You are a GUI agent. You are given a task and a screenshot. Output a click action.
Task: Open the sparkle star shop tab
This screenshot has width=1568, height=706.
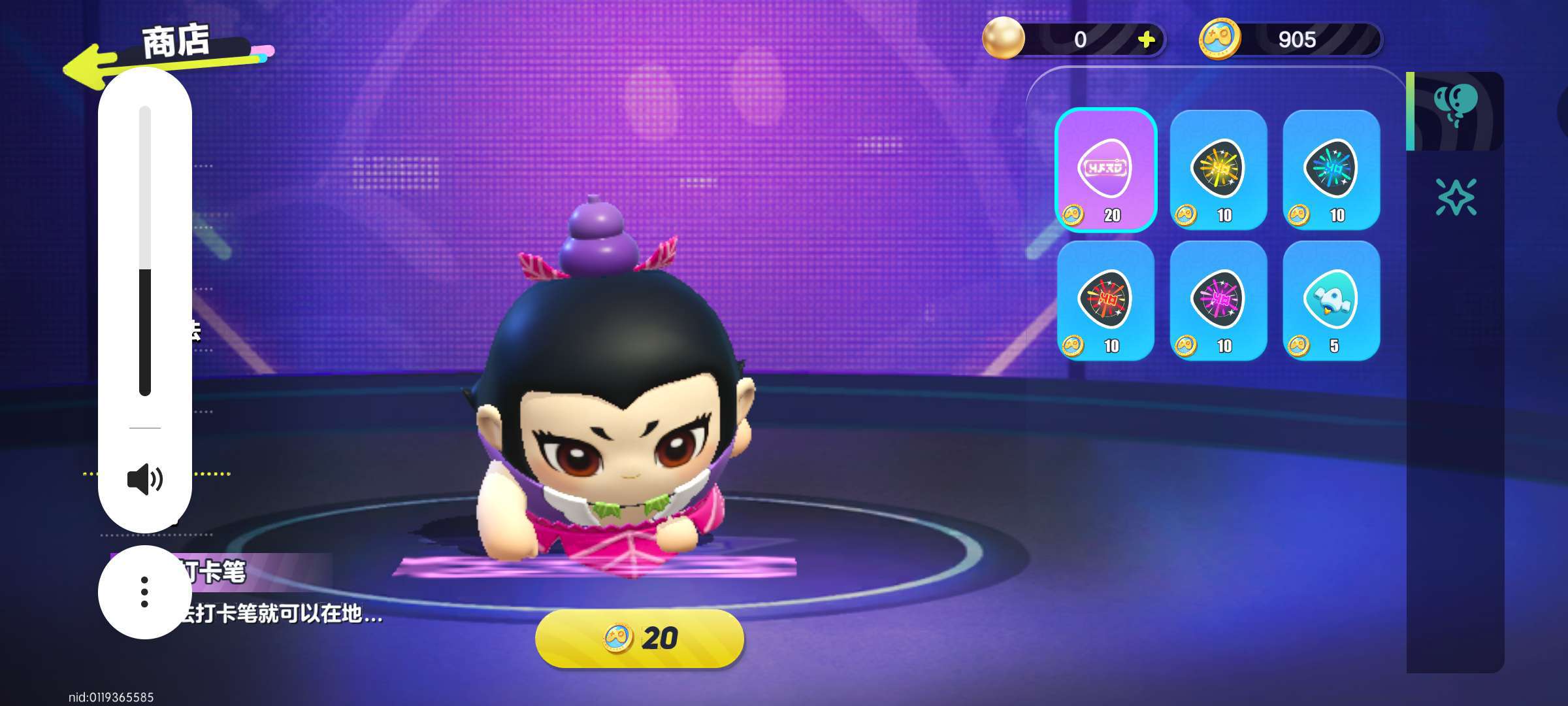coord(1455,197)
